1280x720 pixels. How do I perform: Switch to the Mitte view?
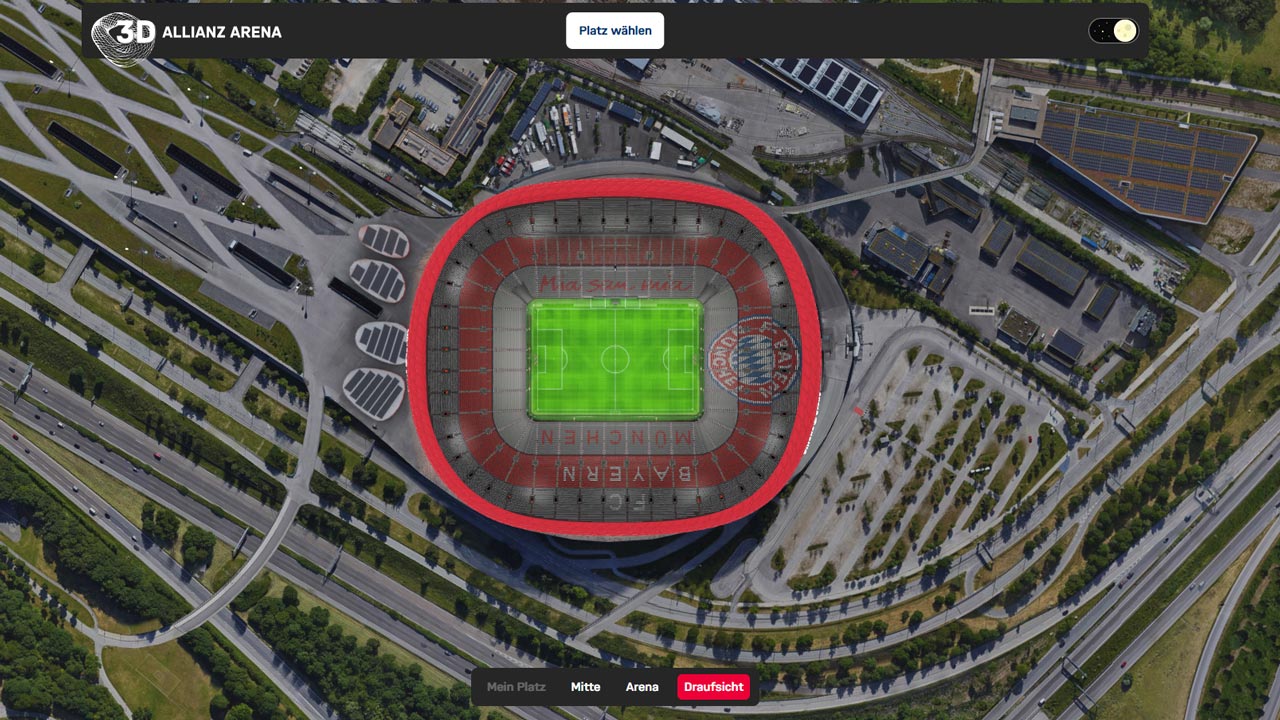point(585,687)
